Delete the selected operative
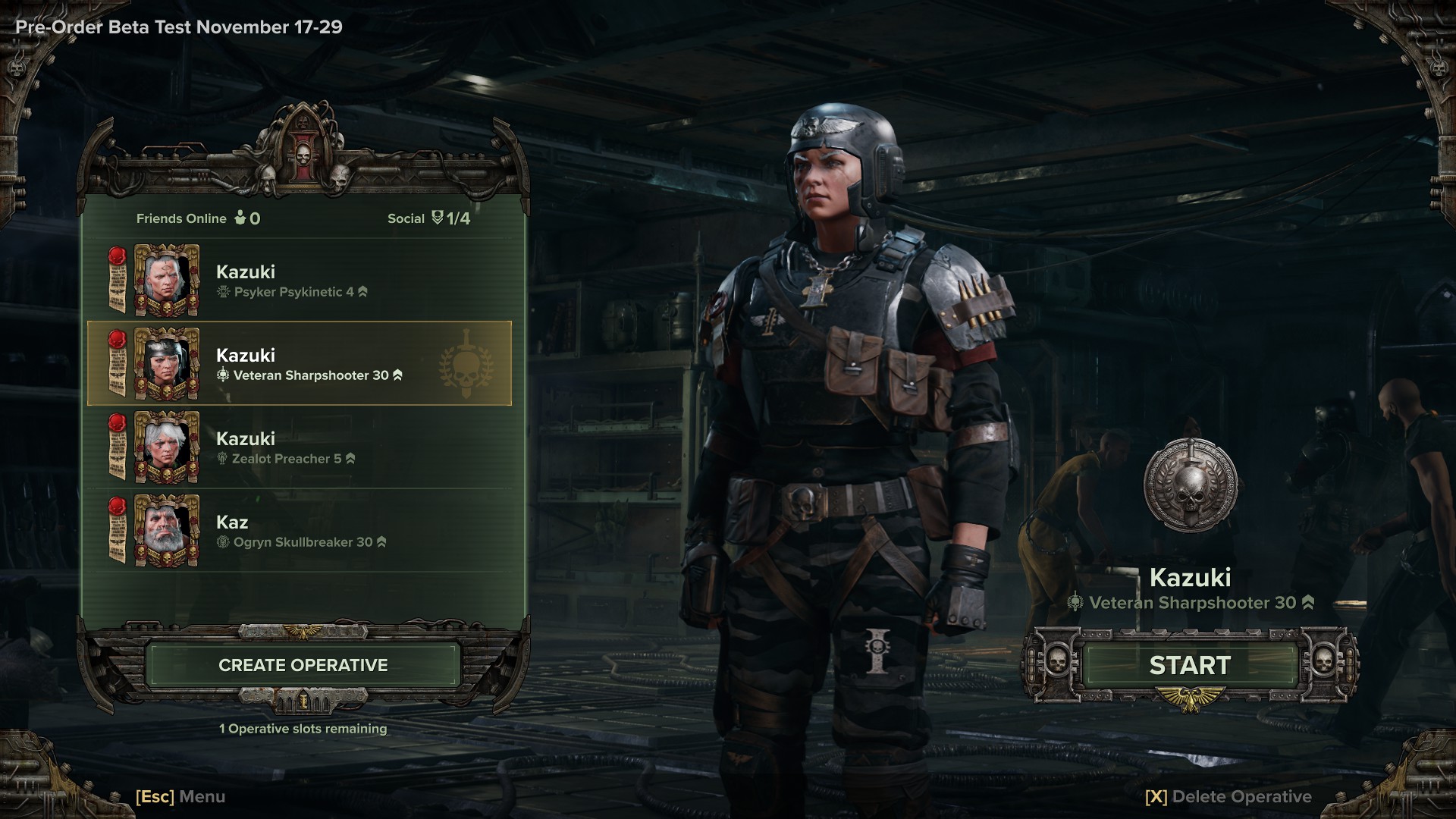1456x819 pixels. [1228, 796]
